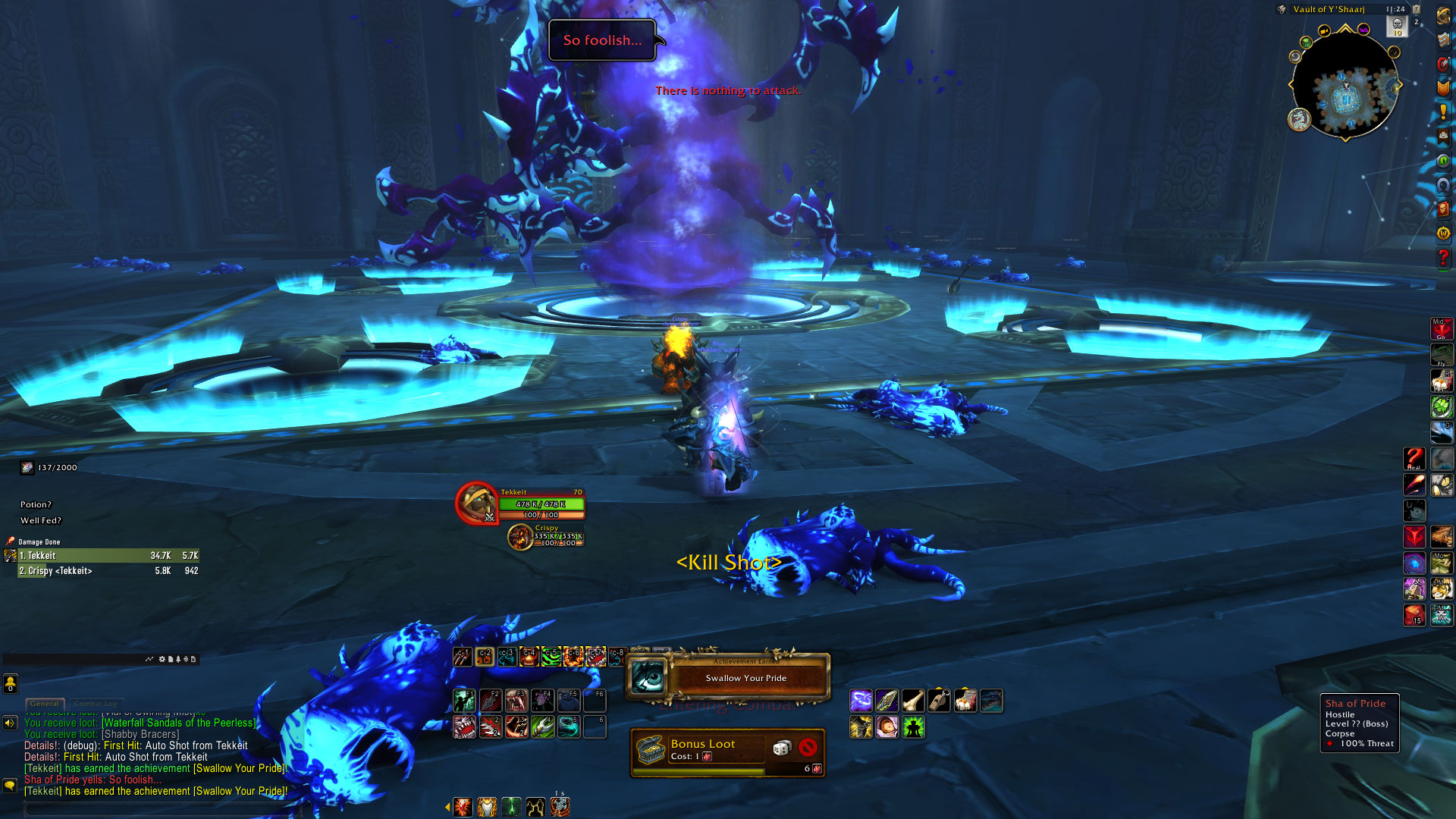This screenshot has height=819, width=1456.
Task: Decline the Bonus Loot roll
Action: [808, 748]
